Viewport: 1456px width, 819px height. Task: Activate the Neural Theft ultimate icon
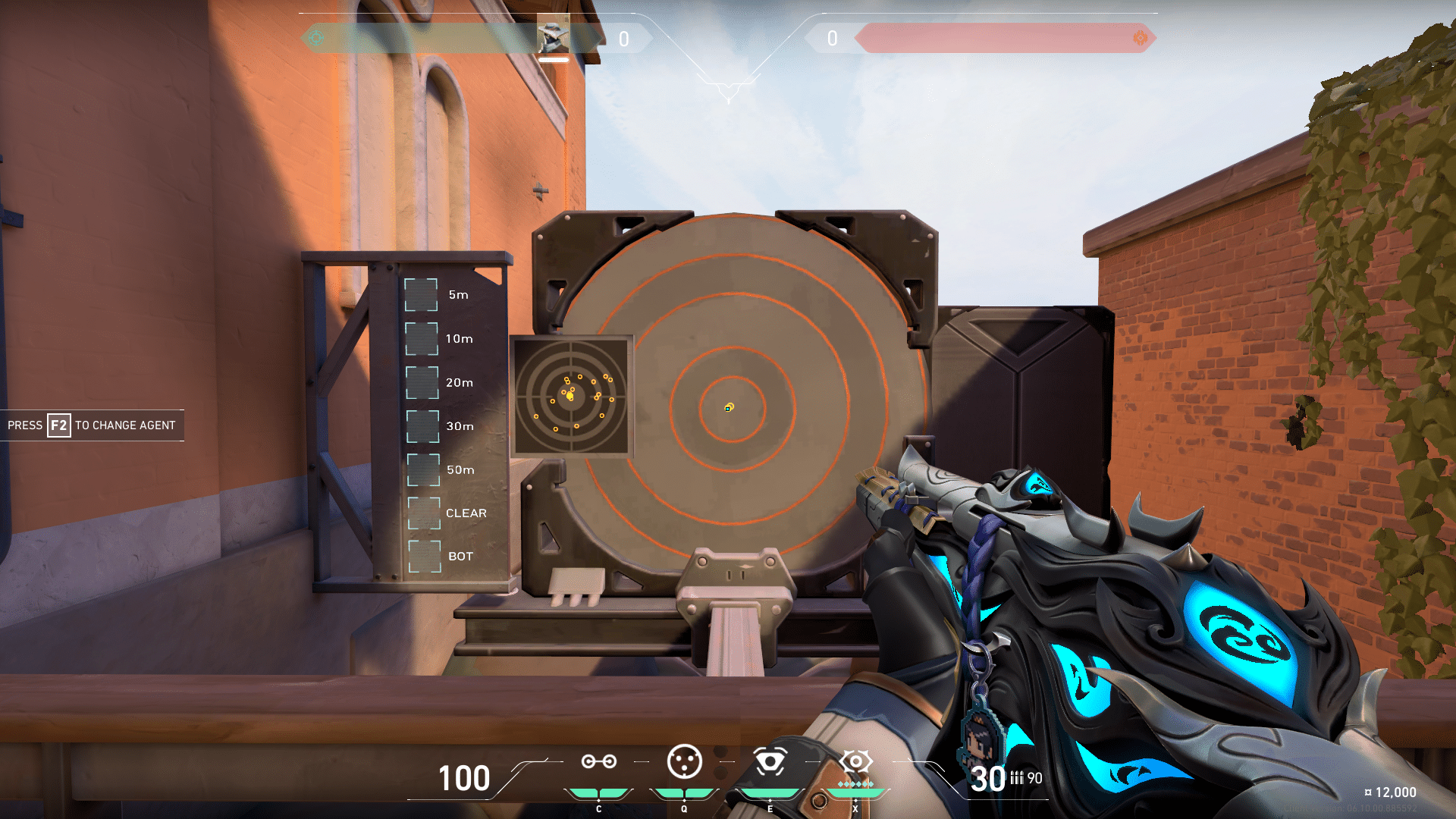(855, 762)
